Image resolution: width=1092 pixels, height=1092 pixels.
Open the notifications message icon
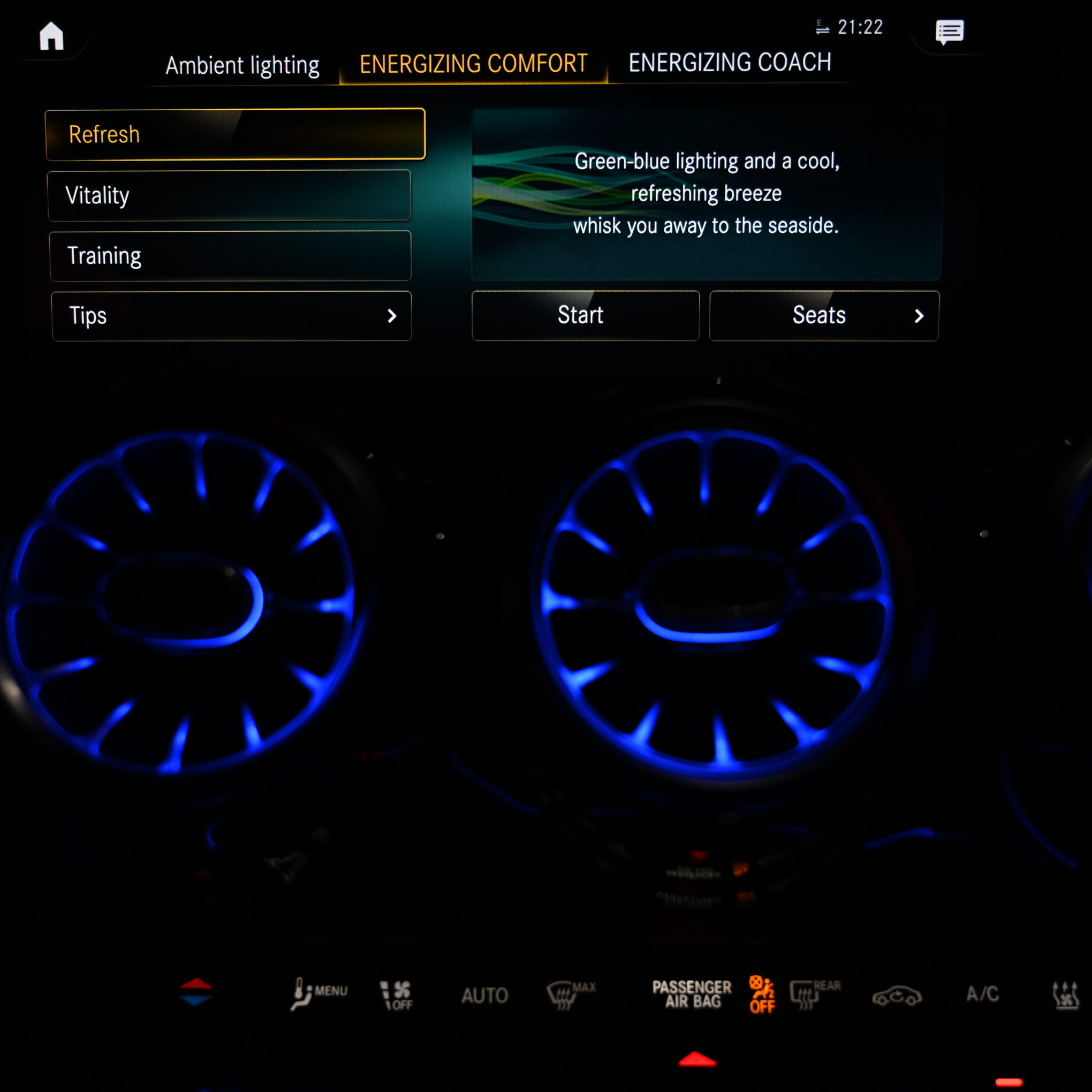[x=949, y=32]
